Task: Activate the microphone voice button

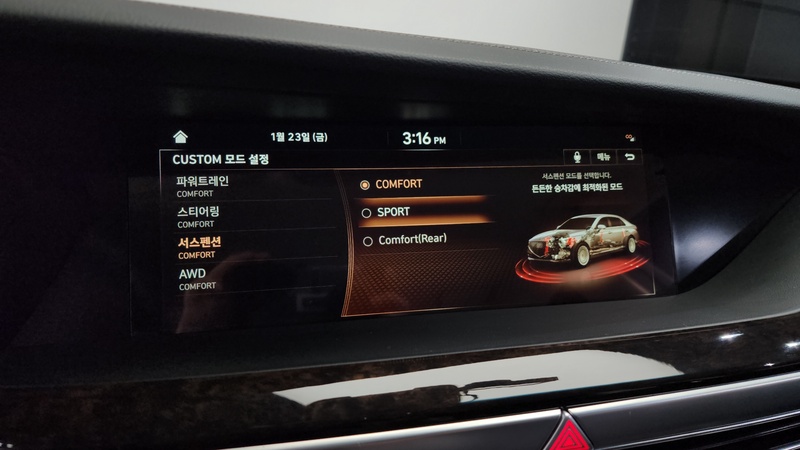Action: pyautogui.click(x=577, y=157)
